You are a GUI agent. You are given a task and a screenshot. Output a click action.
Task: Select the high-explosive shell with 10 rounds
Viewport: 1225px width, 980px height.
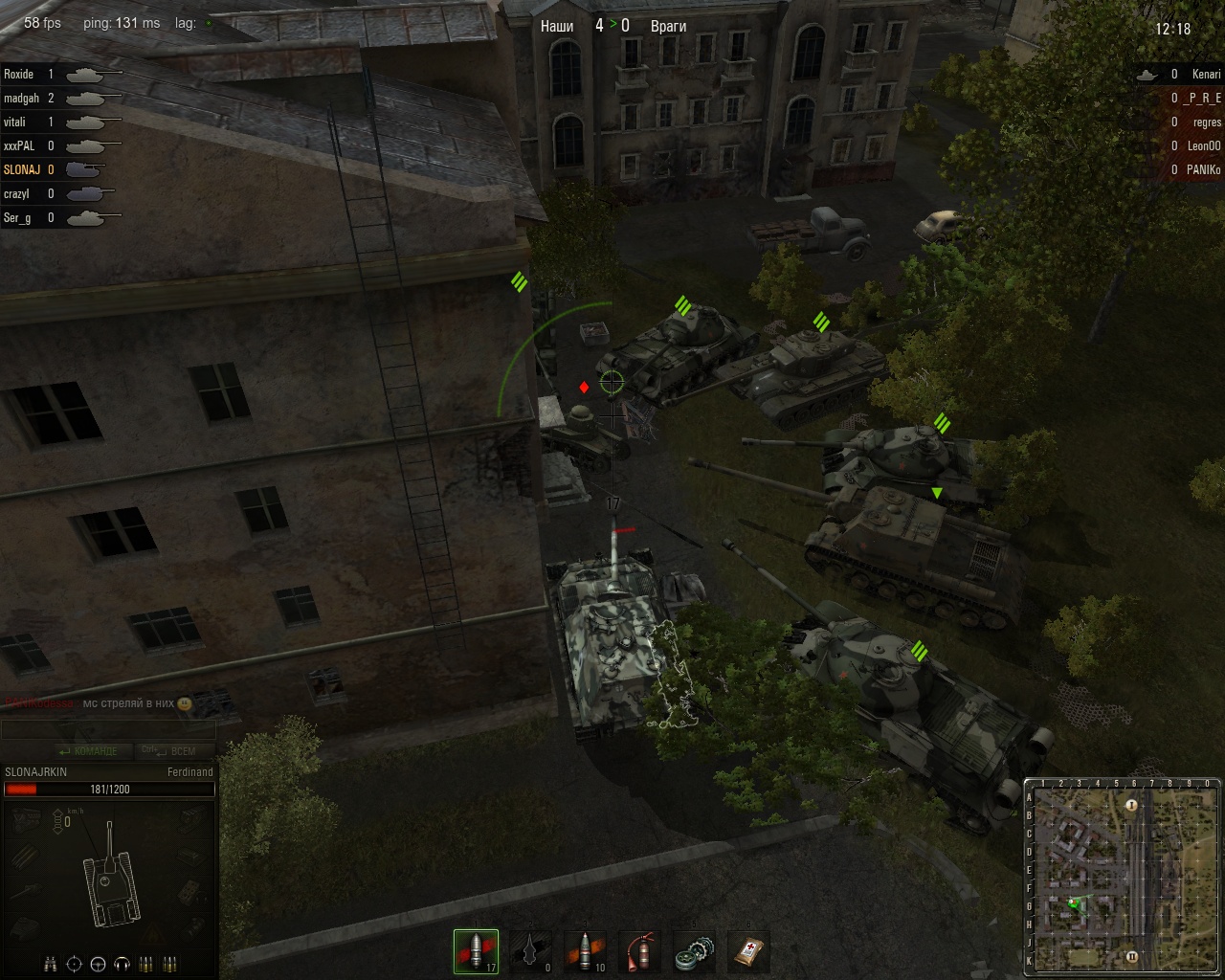point(586,951)
